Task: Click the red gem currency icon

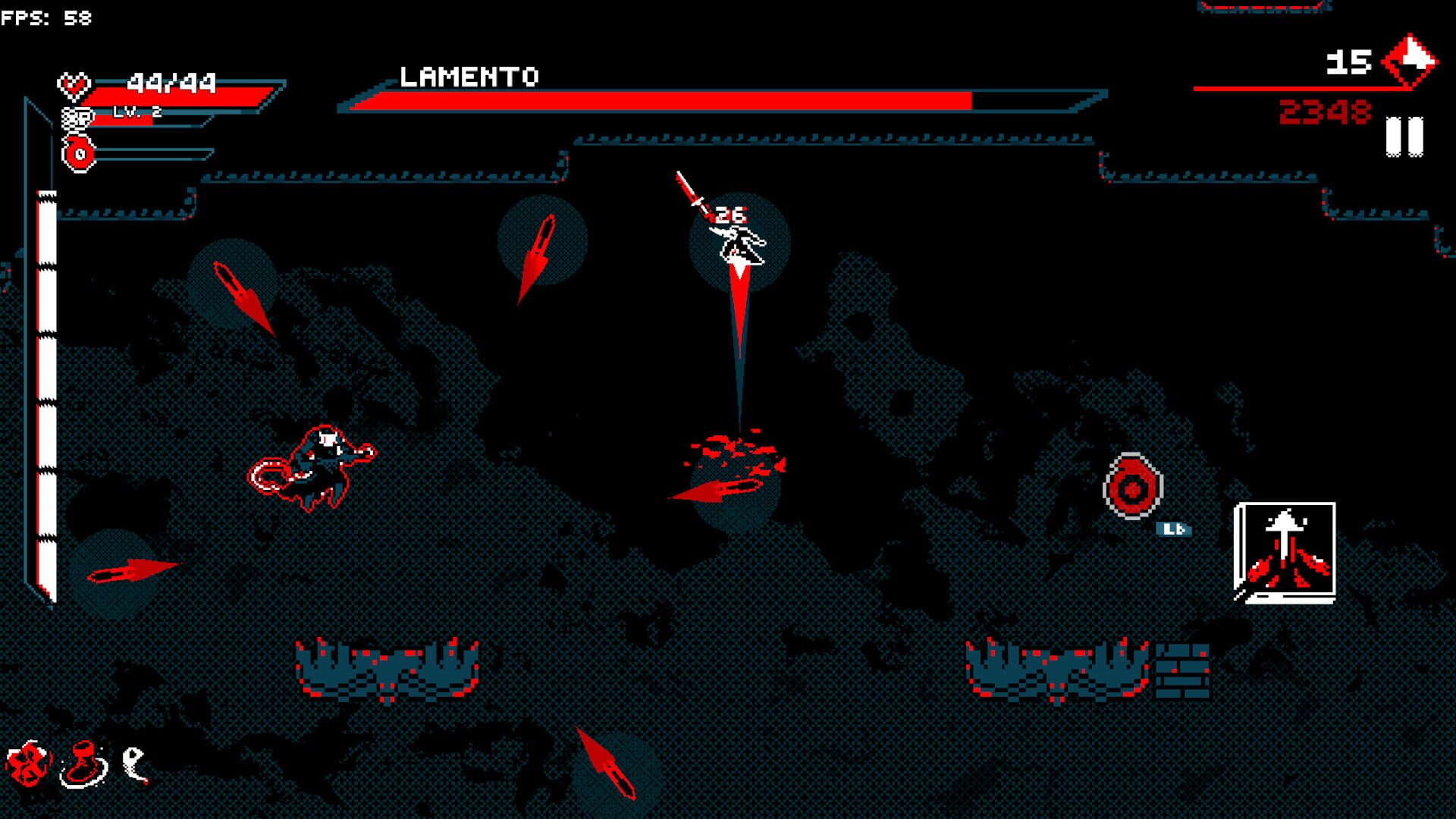Action: tap(1410, 61)
